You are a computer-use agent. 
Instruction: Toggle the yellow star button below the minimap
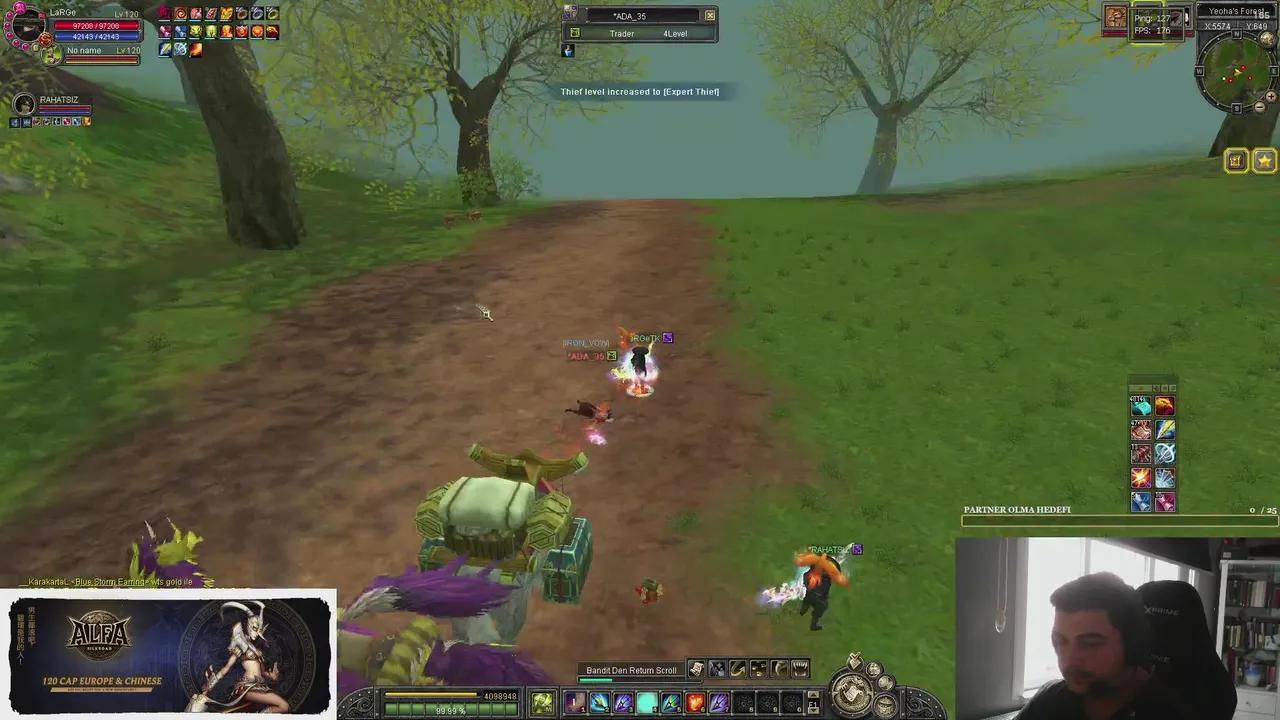1264,160
